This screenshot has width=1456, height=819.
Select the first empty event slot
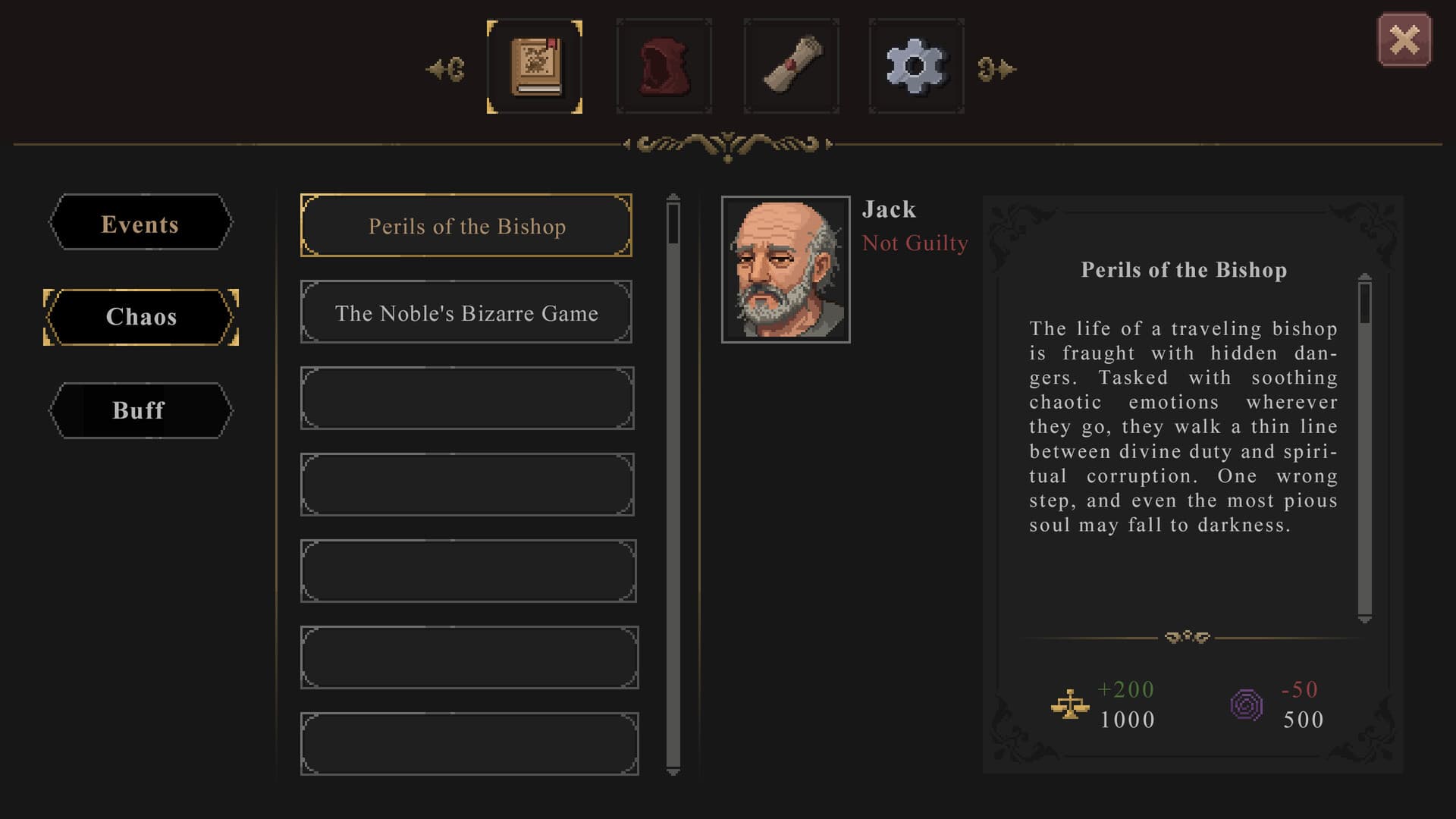[467, 398]
